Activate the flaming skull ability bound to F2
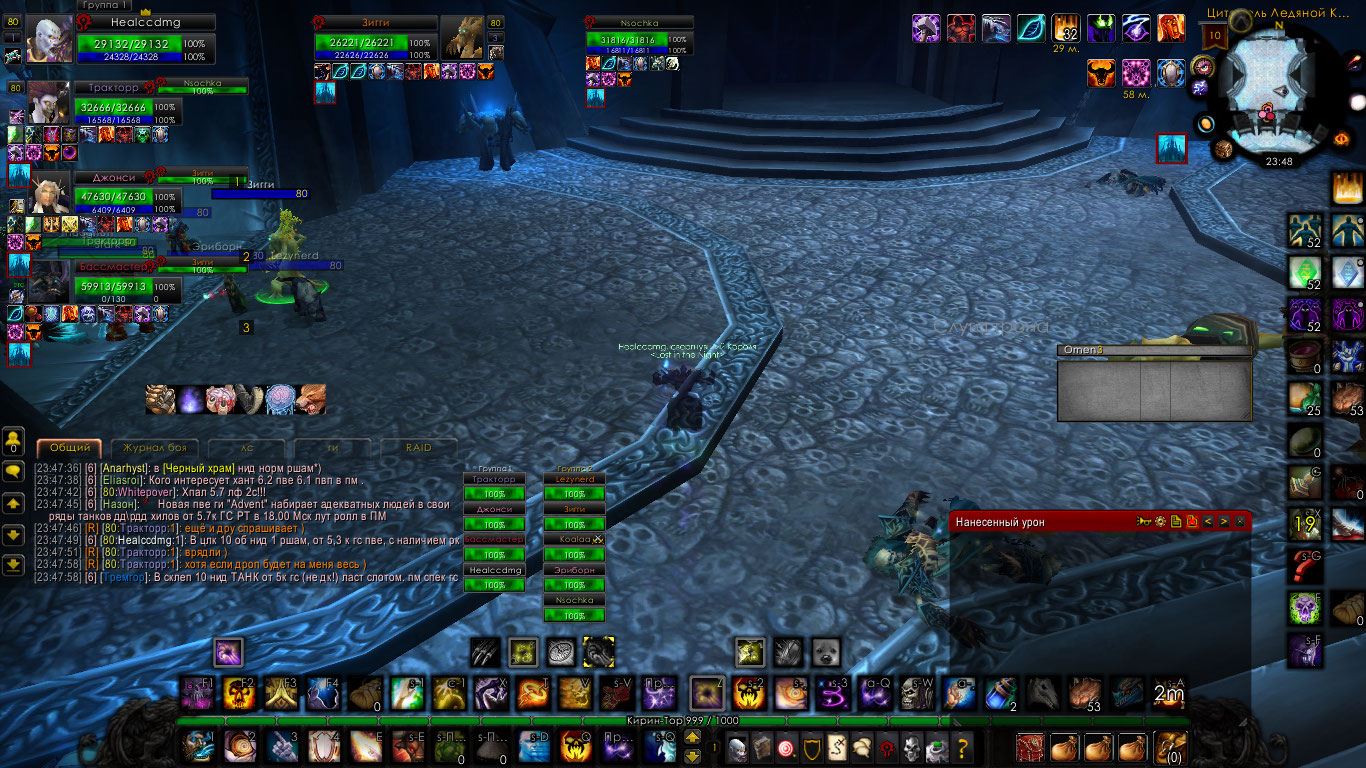This screenshot has height=768, width=1366. coord(241,693)
